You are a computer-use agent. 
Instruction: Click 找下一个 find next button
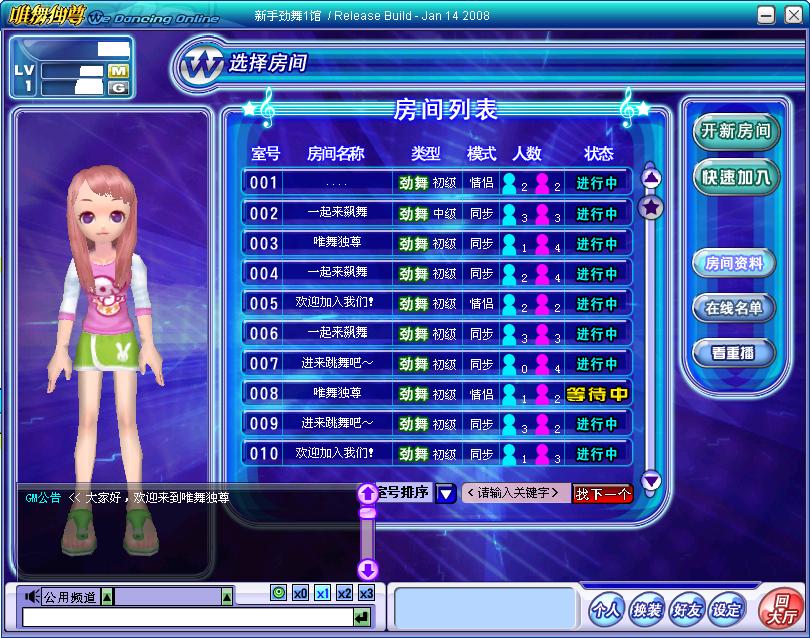[x=603, y=493]
